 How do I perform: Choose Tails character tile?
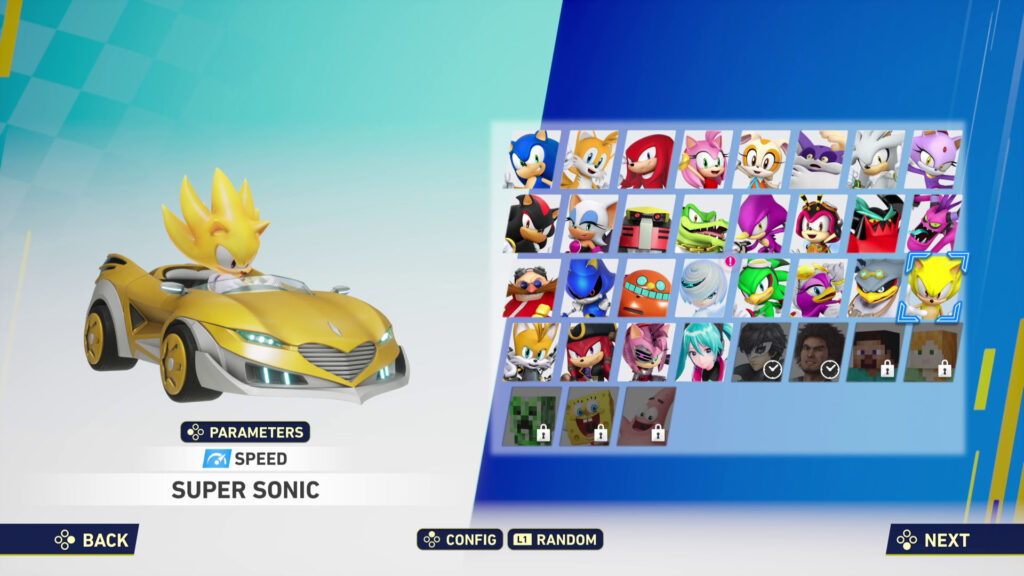(589, 160)
